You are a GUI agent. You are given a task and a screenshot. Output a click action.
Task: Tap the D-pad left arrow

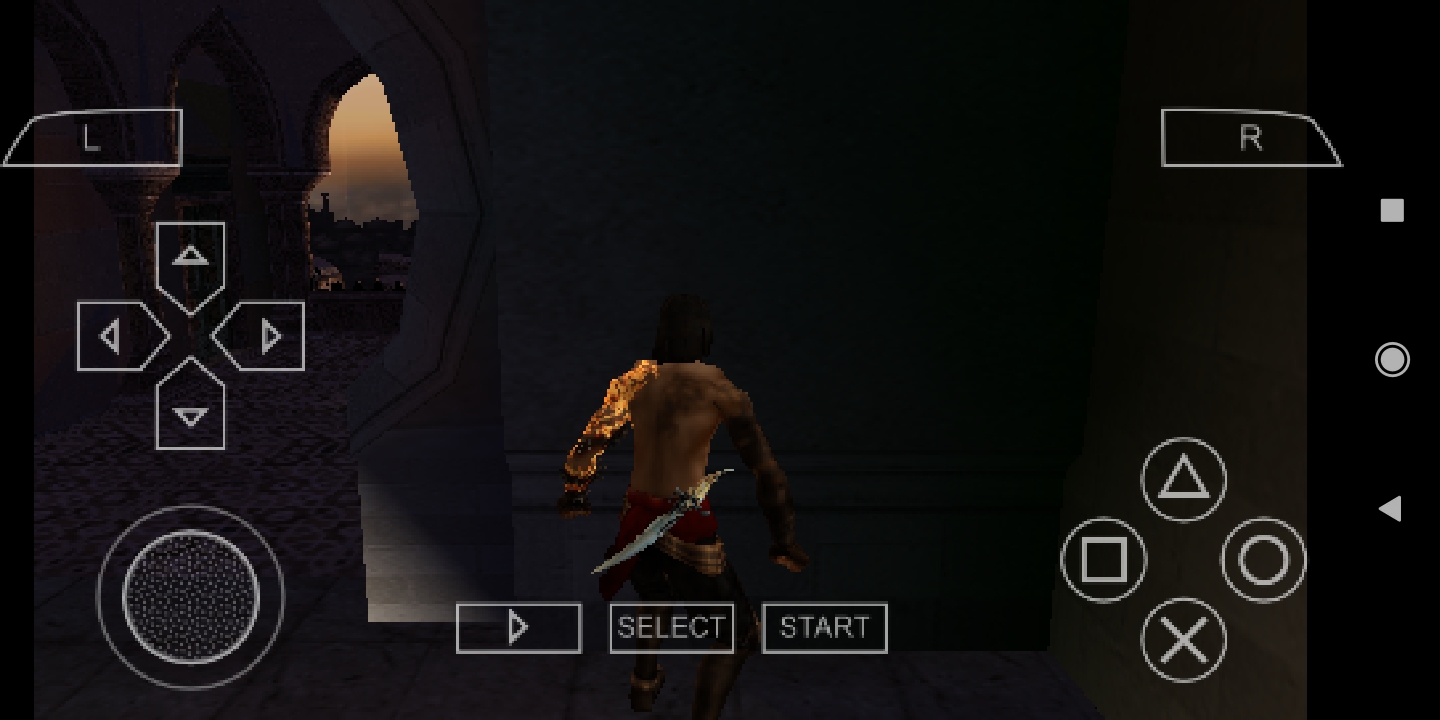point(120,337)
